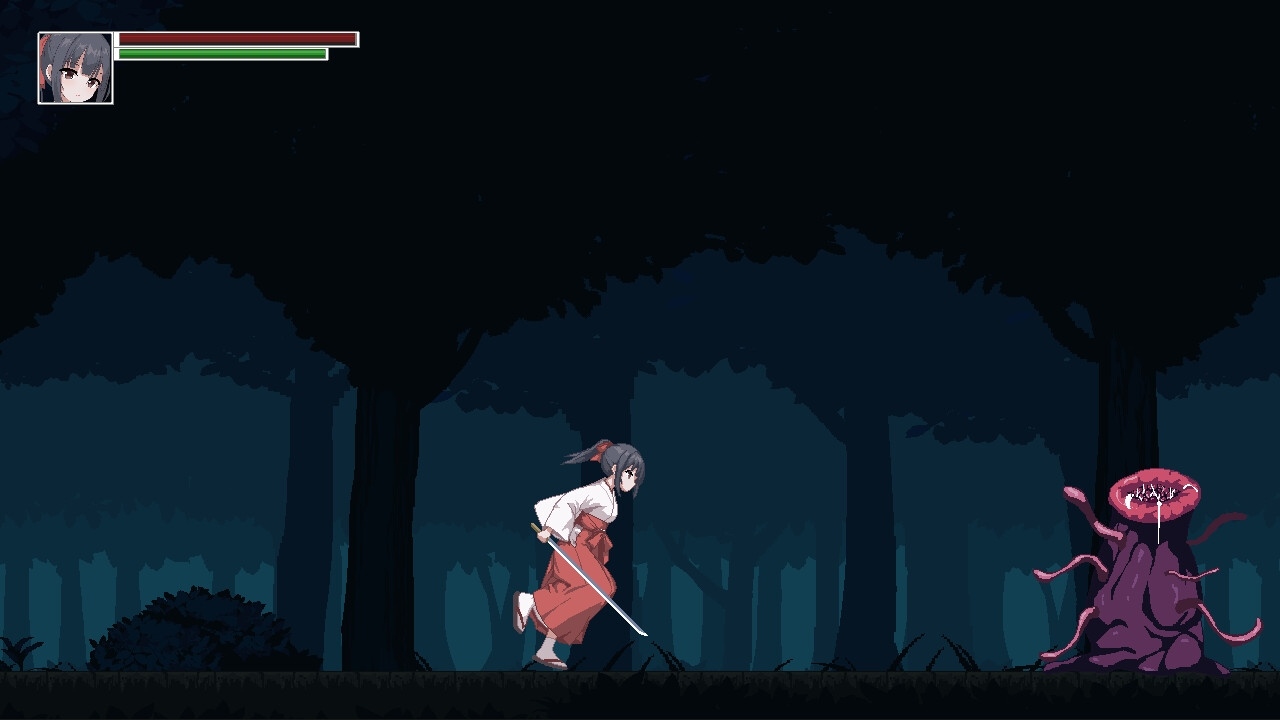Screen dimensions: 1280x720
Task: Click the red health bar
Action: (x=235, y=38)
